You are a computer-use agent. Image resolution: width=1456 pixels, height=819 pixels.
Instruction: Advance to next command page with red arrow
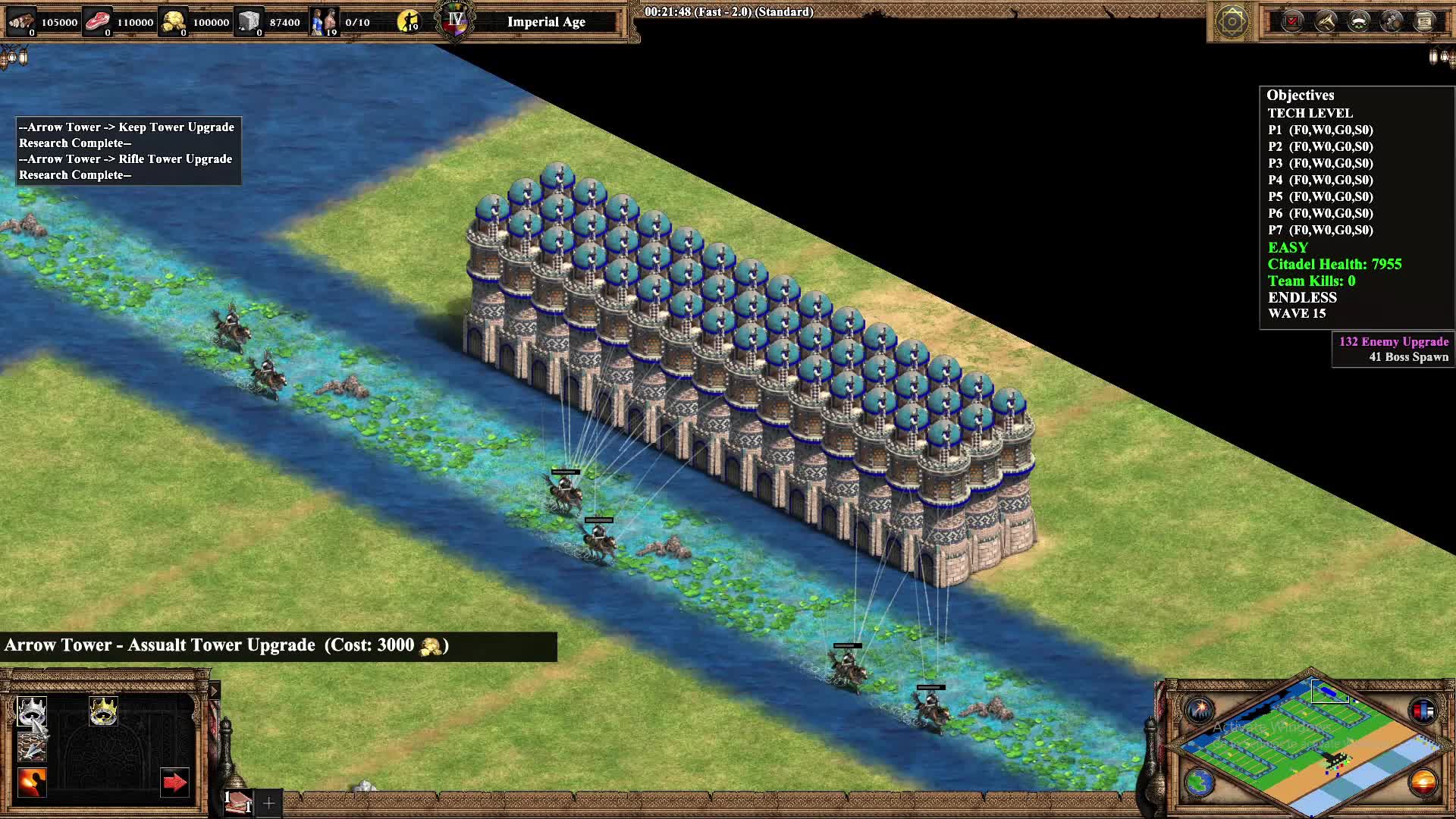coord(175,783)
